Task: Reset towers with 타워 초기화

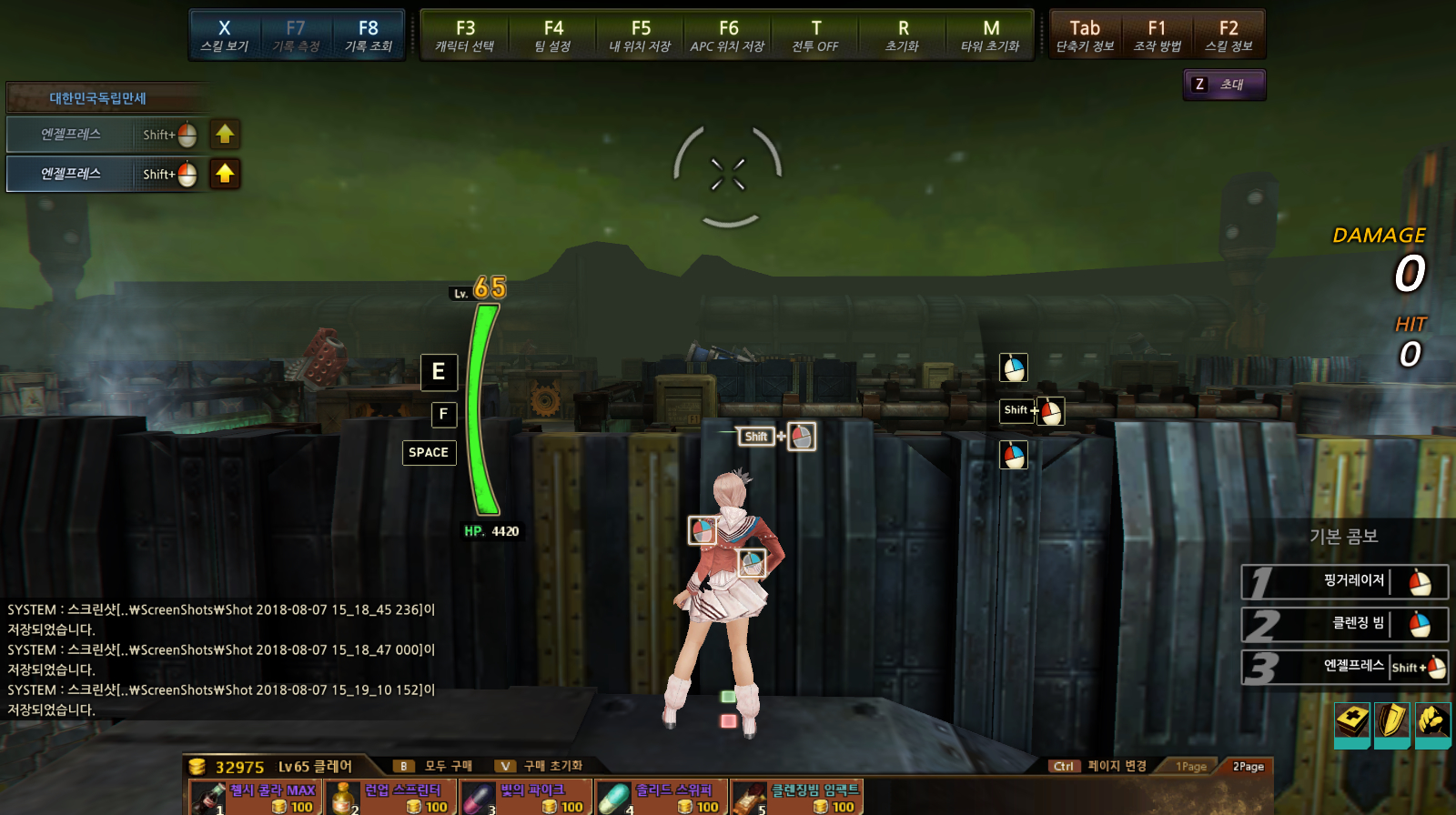Action: [x=991, y=35]
